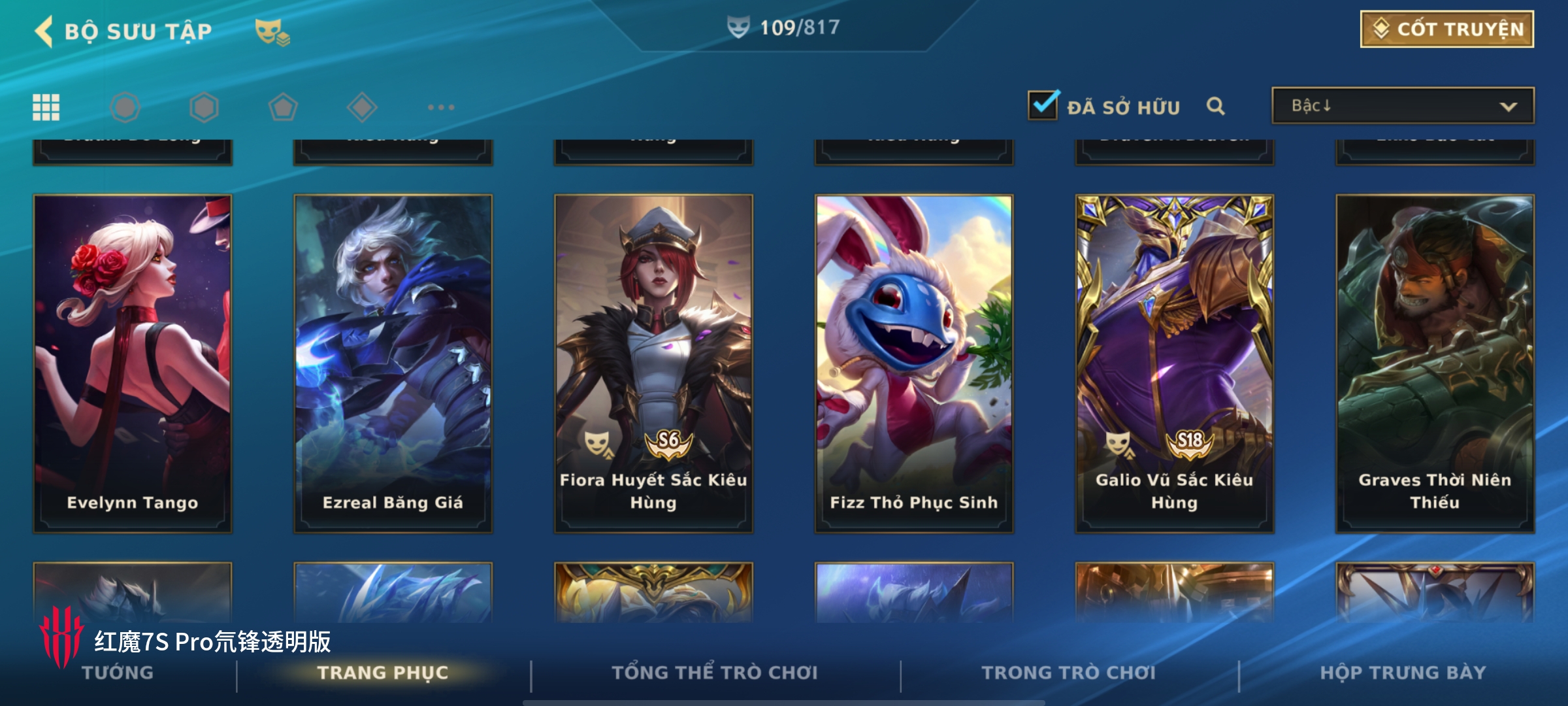Choose the Ezreal Băng Giá skin
Screen dimensions: 1568x706
point(393,363)
